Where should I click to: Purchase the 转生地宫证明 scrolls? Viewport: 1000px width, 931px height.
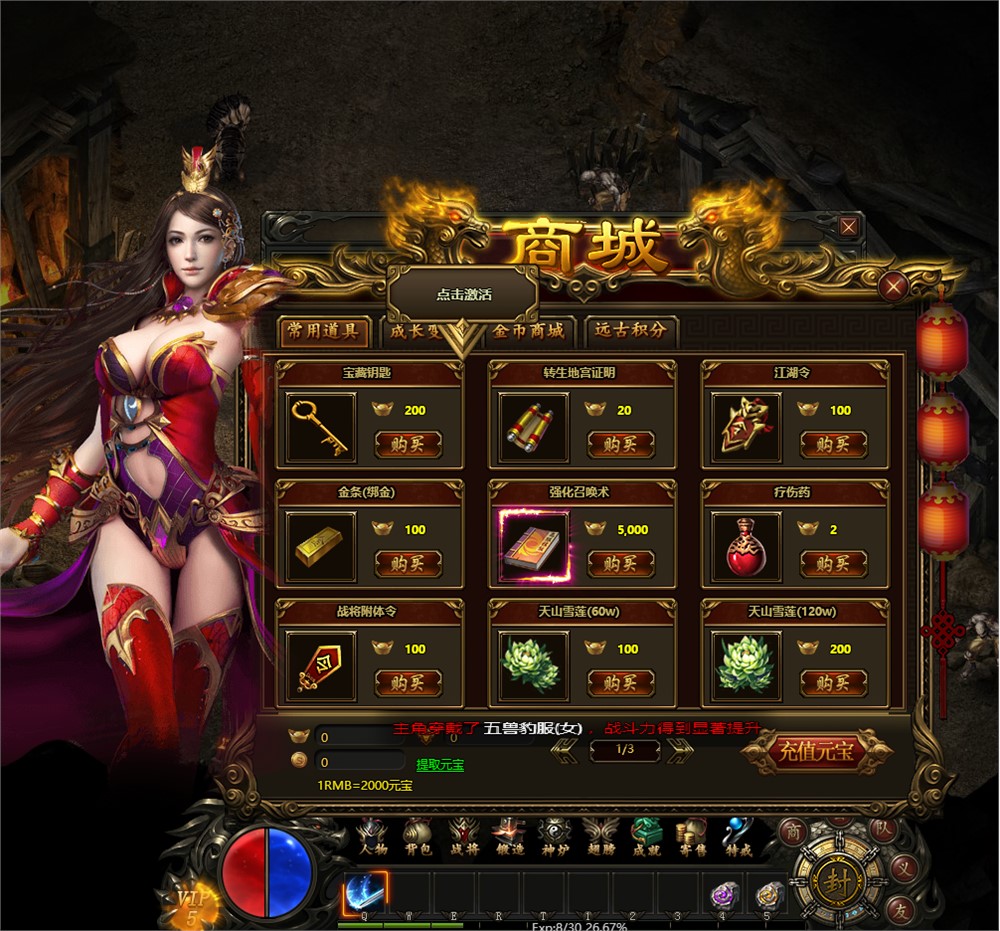pos(621,444)
